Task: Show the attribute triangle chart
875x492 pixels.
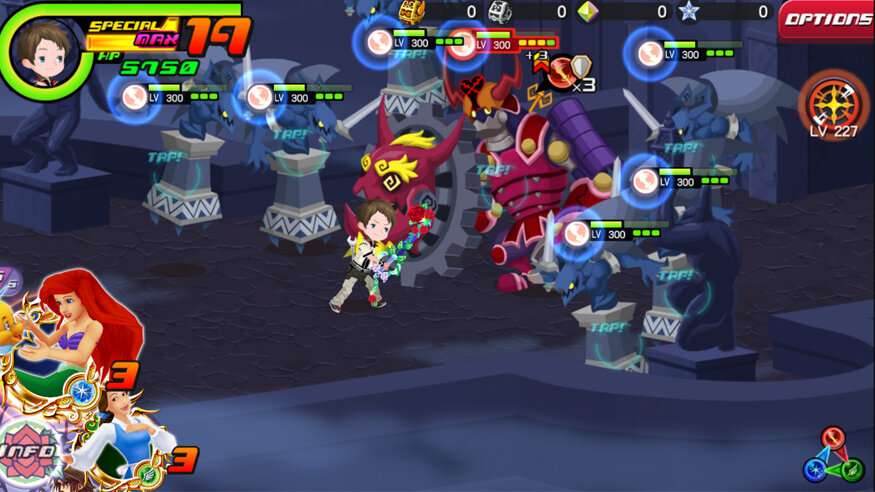Action: 833,456
